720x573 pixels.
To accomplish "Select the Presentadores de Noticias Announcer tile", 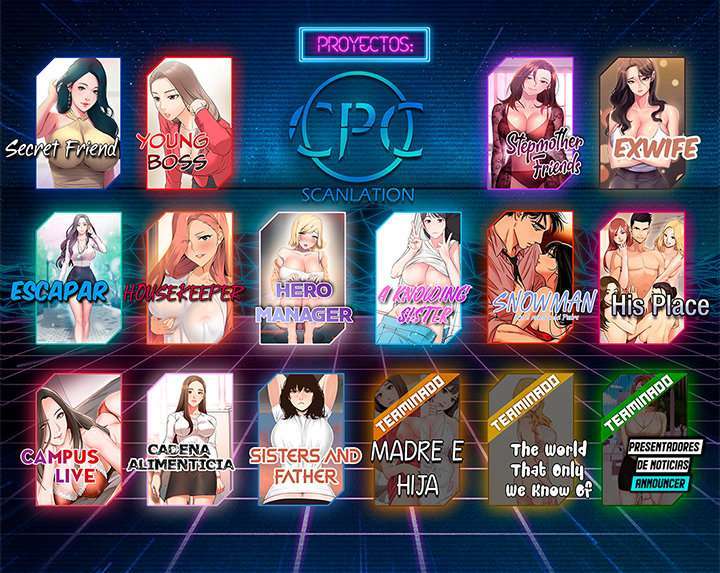I will (644, 440).
